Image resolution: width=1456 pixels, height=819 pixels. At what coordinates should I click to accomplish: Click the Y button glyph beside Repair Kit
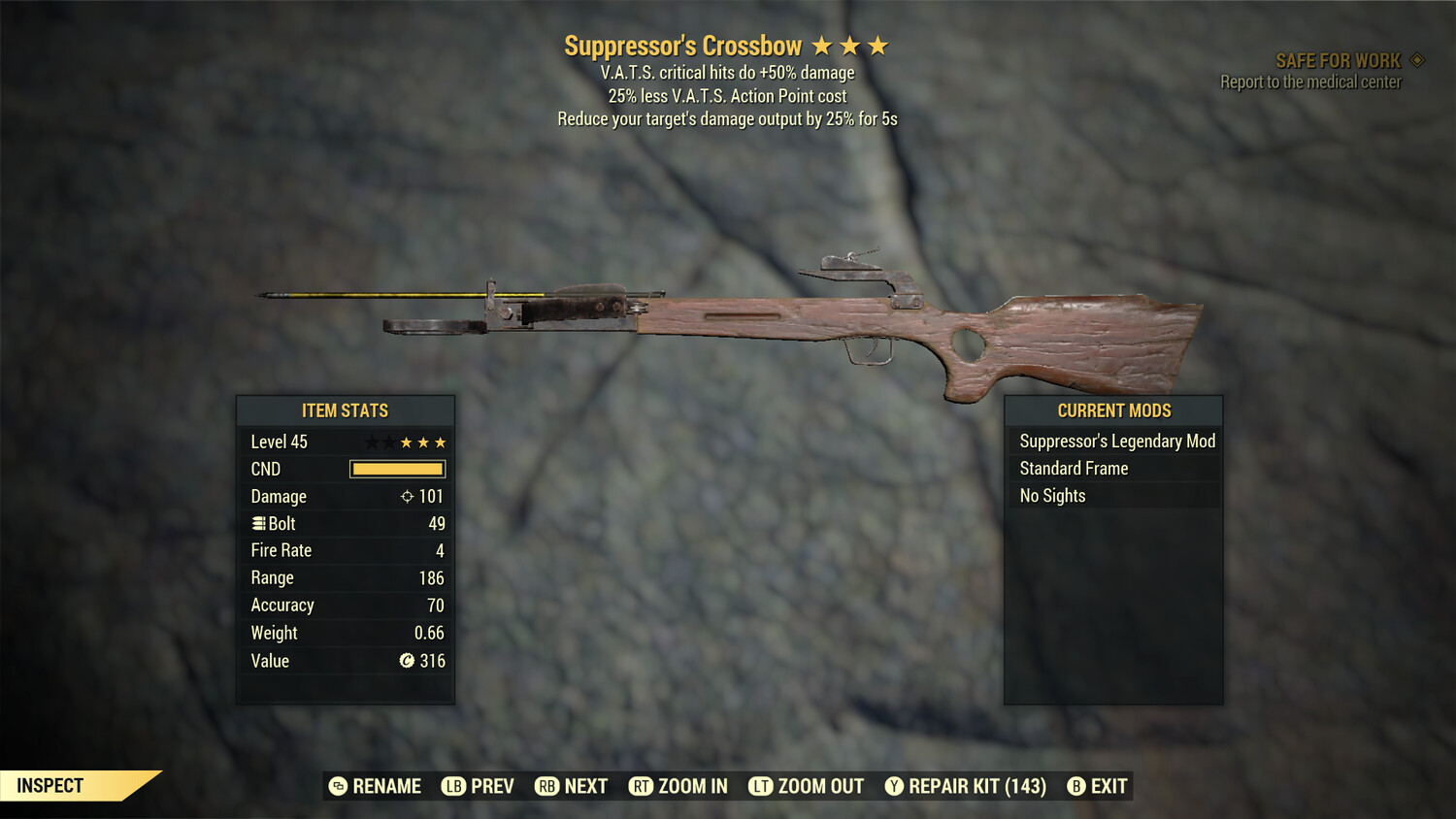(893, 786)
